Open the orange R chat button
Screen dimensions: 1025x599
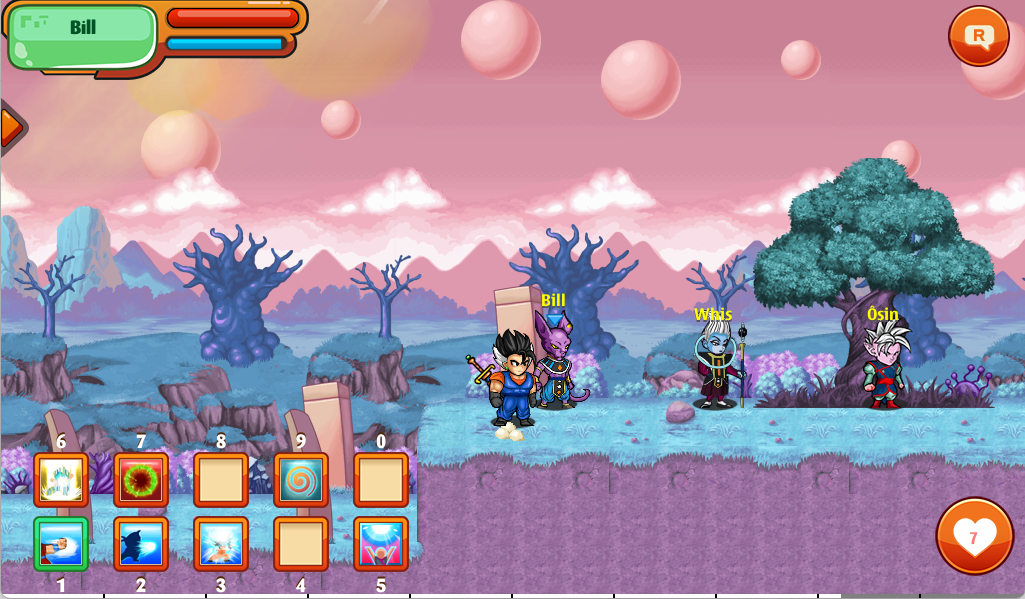click(x=978, y=36)
